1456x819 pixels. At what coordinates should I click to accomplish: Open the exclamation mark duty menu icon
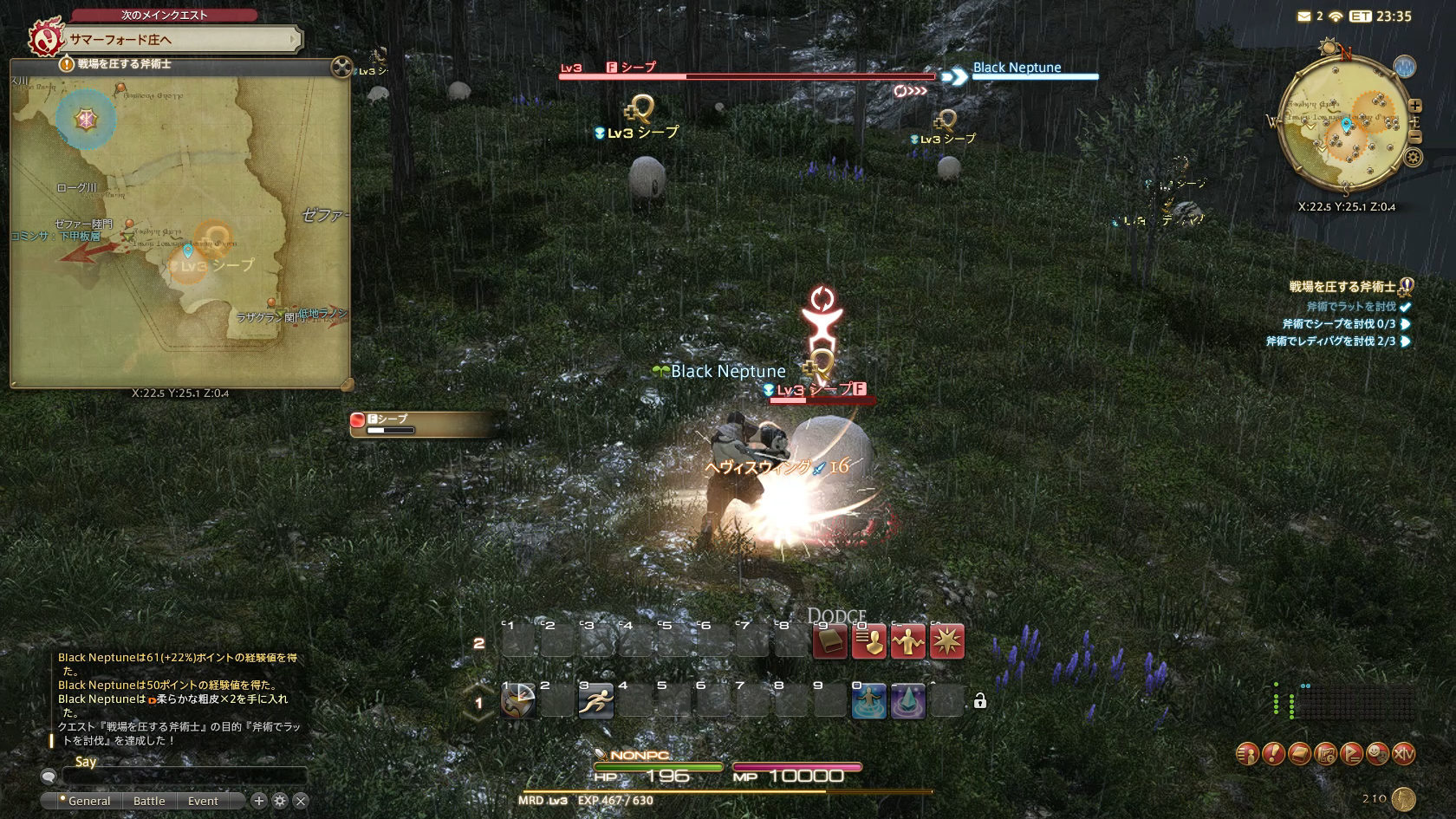[x=1273, y=754]
